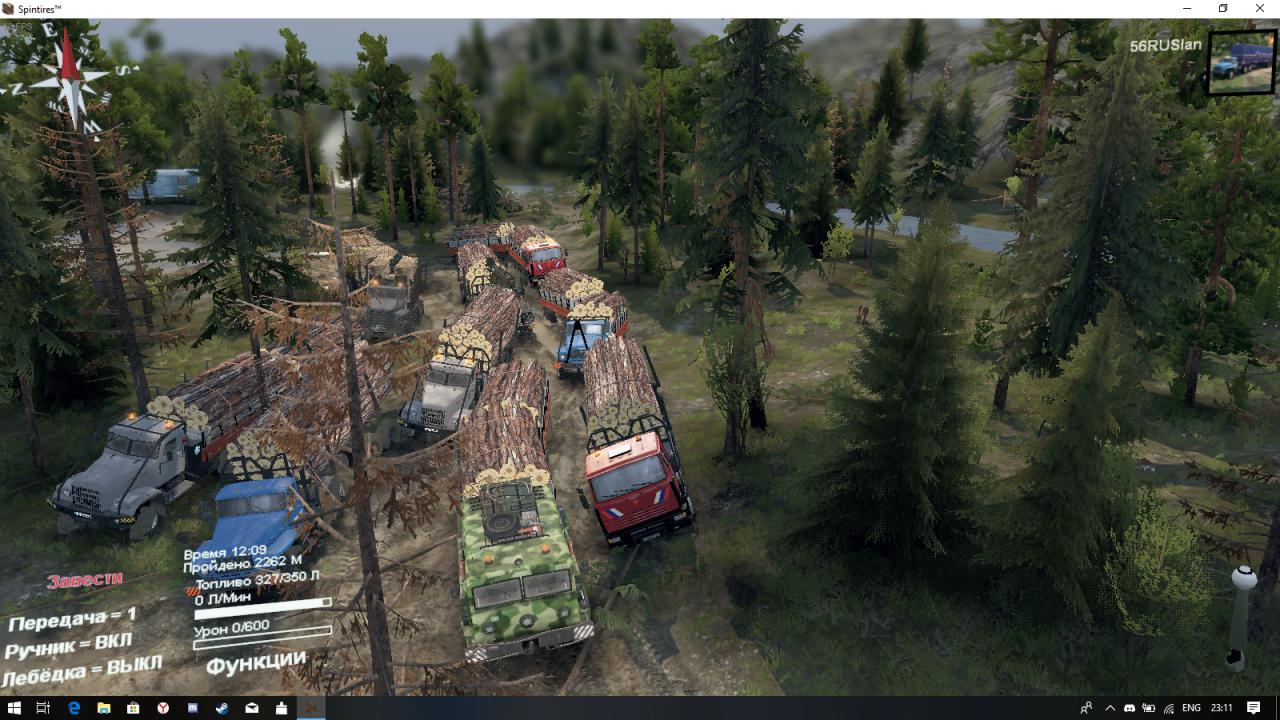Close the Spintires window

1260,9
